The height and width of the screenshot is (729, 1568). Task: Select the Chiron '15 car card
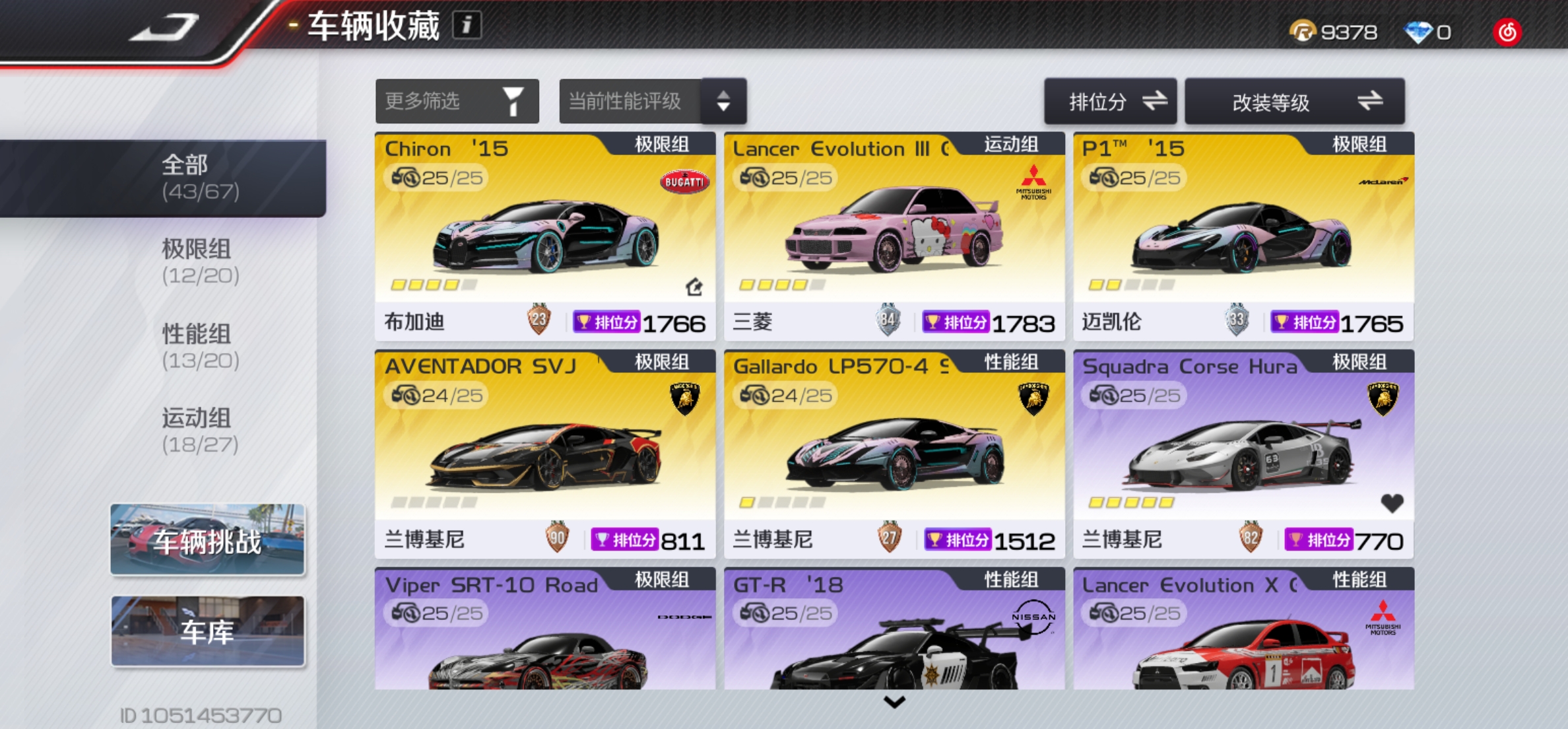tap(544, 236)
